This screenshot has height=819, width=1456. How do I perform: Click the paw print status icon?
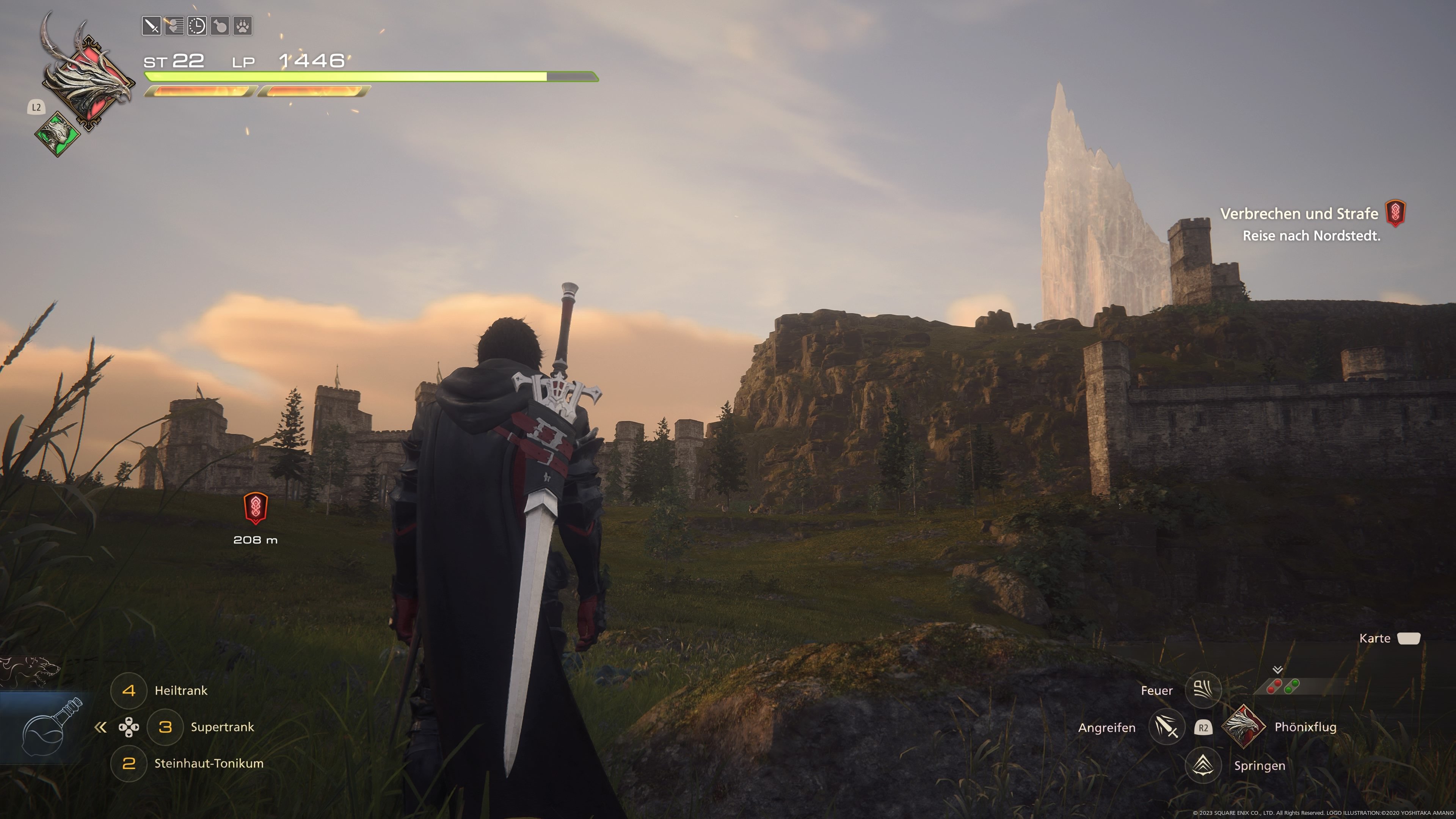(x=243, y=26)
